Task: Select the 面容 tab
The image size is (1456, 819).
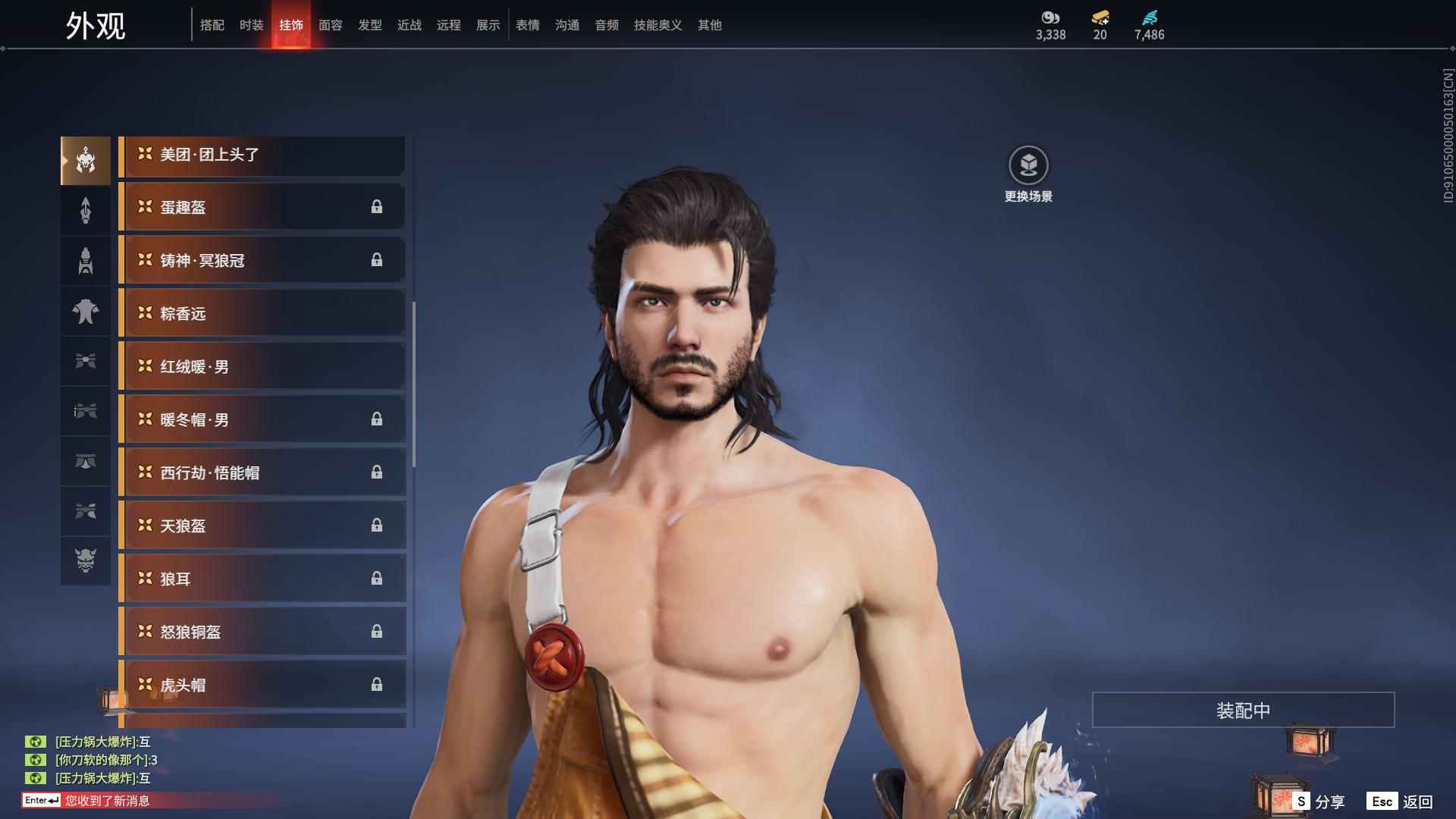Action: click(x=331, y=25)
